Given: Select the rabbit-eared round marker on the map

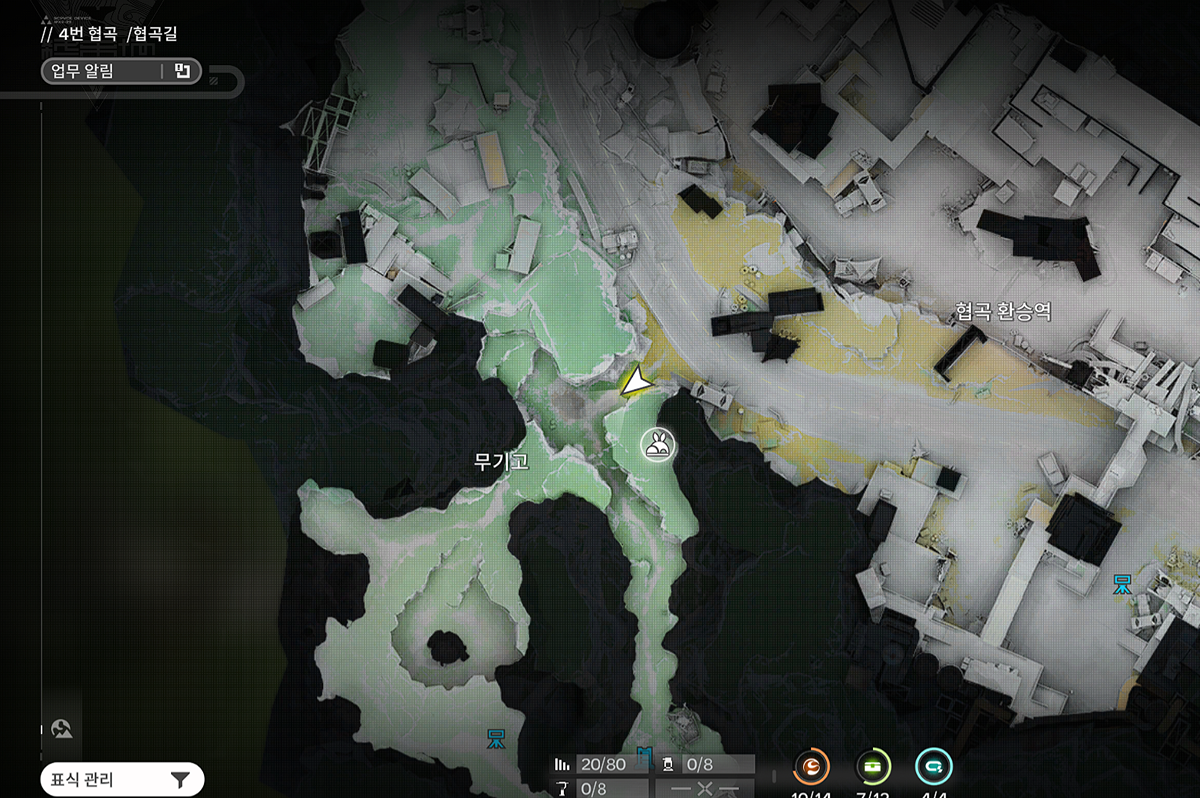Looking at the screenshot, I should click(x=659, y=445).
